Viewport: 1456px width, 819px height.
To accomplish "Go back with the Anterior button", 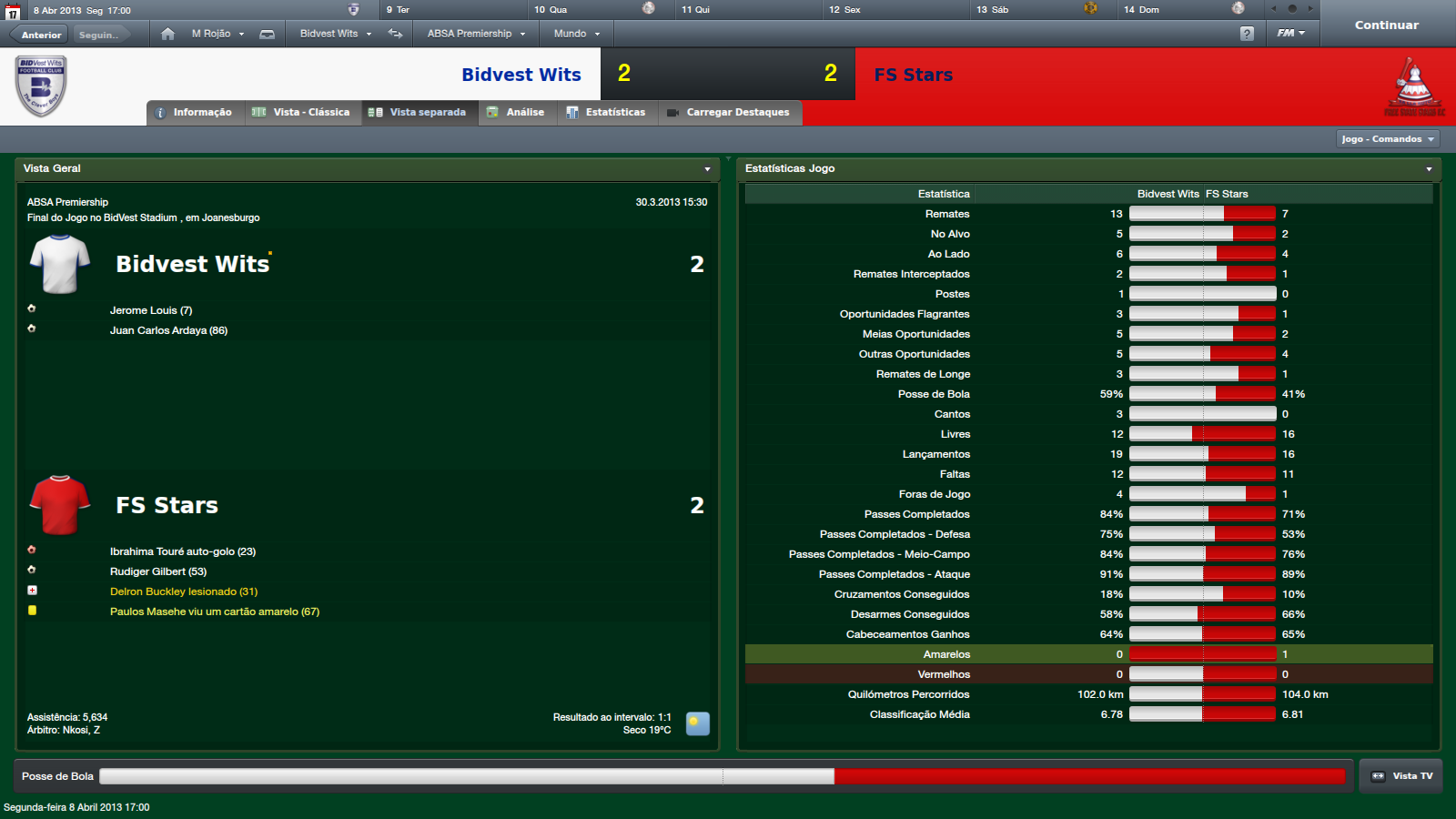I will (41, 35).
